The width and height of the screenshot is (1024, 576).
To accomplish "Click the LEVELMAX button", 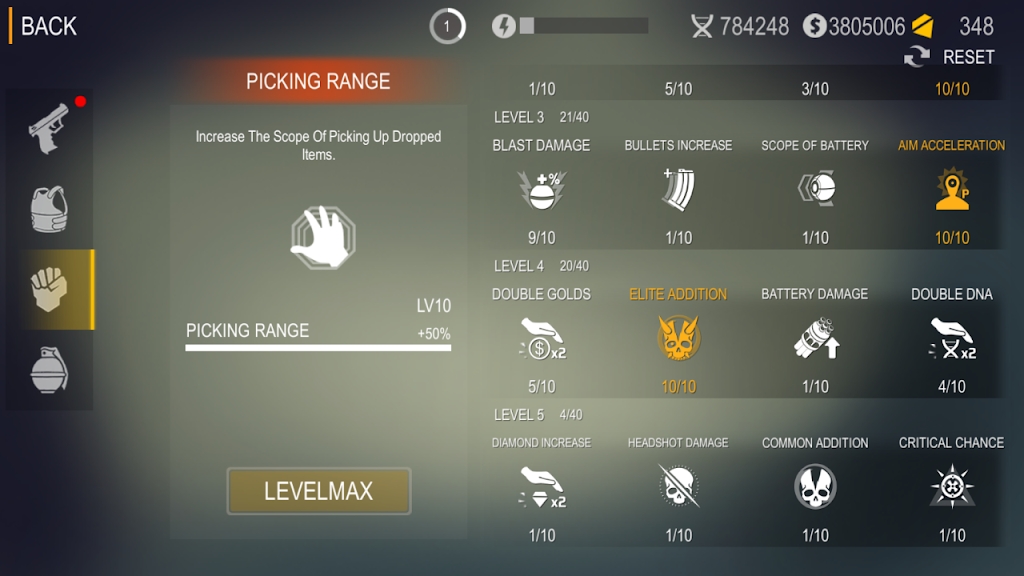I will 318,491.
